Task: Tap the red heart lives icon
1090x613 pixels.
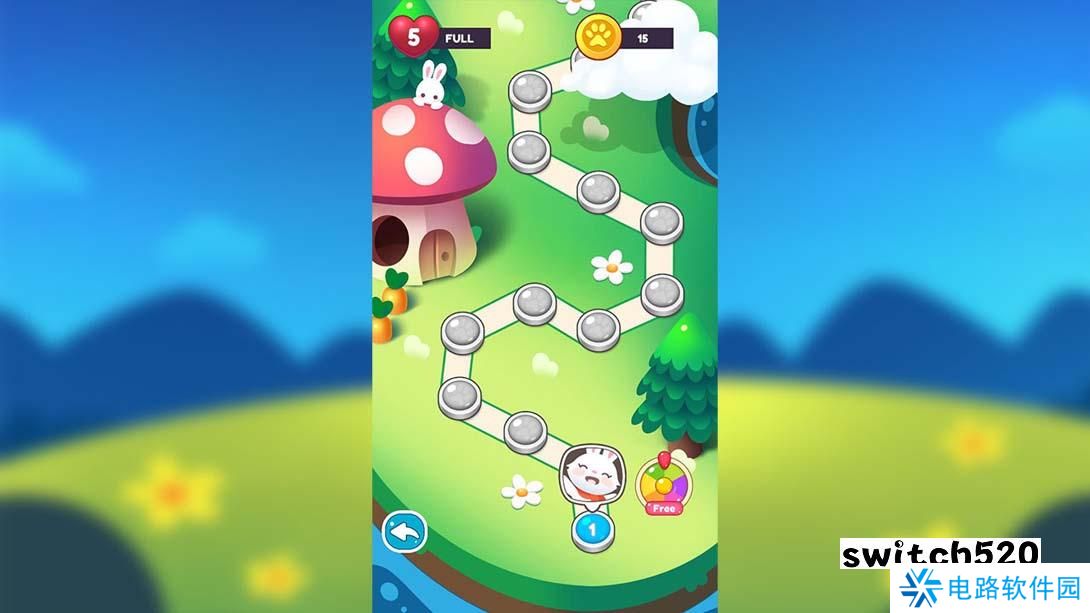Action: coord(413,37)
